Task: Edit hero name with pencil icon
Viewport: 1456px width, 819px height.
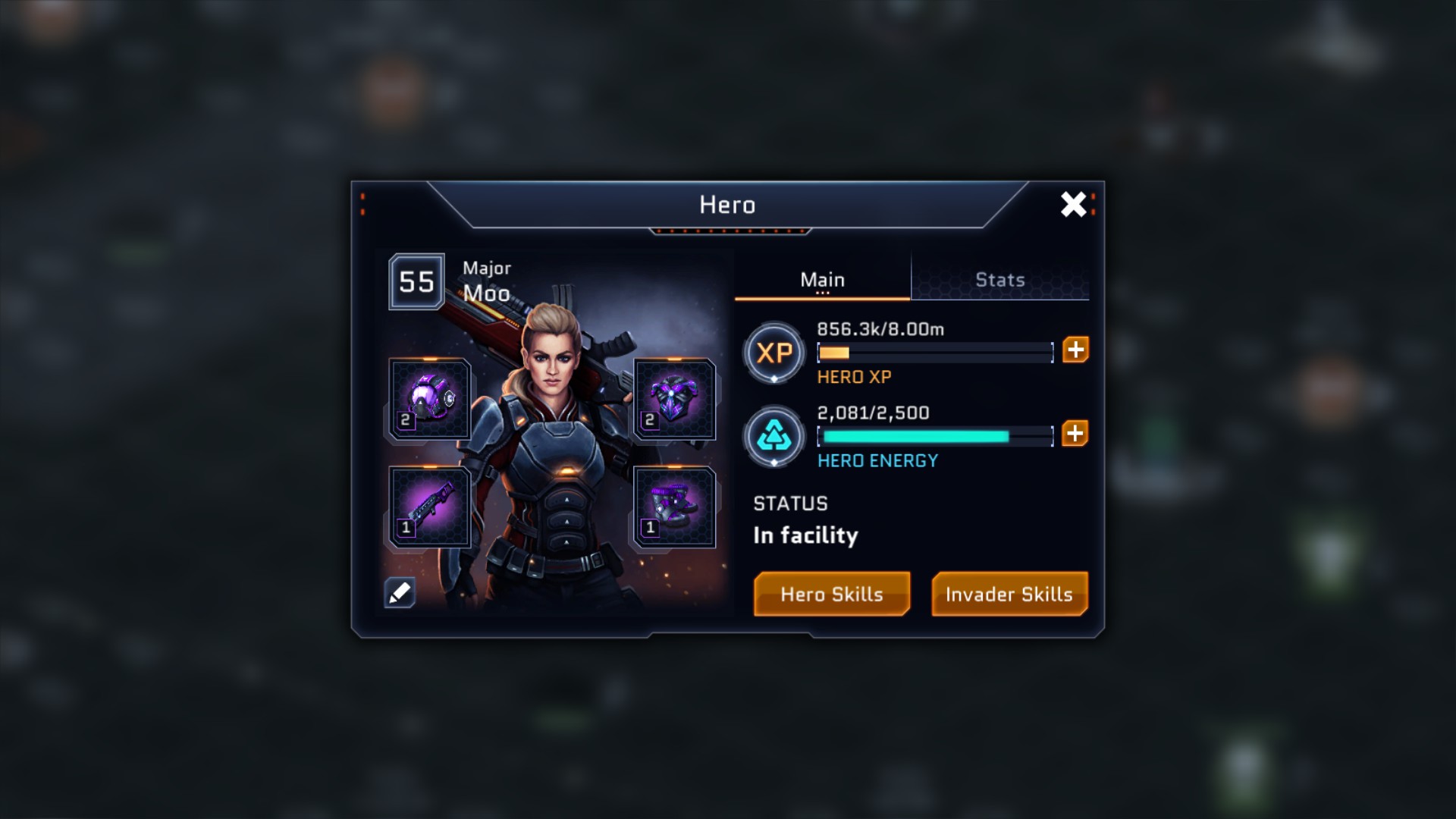Action: point(400,592)
